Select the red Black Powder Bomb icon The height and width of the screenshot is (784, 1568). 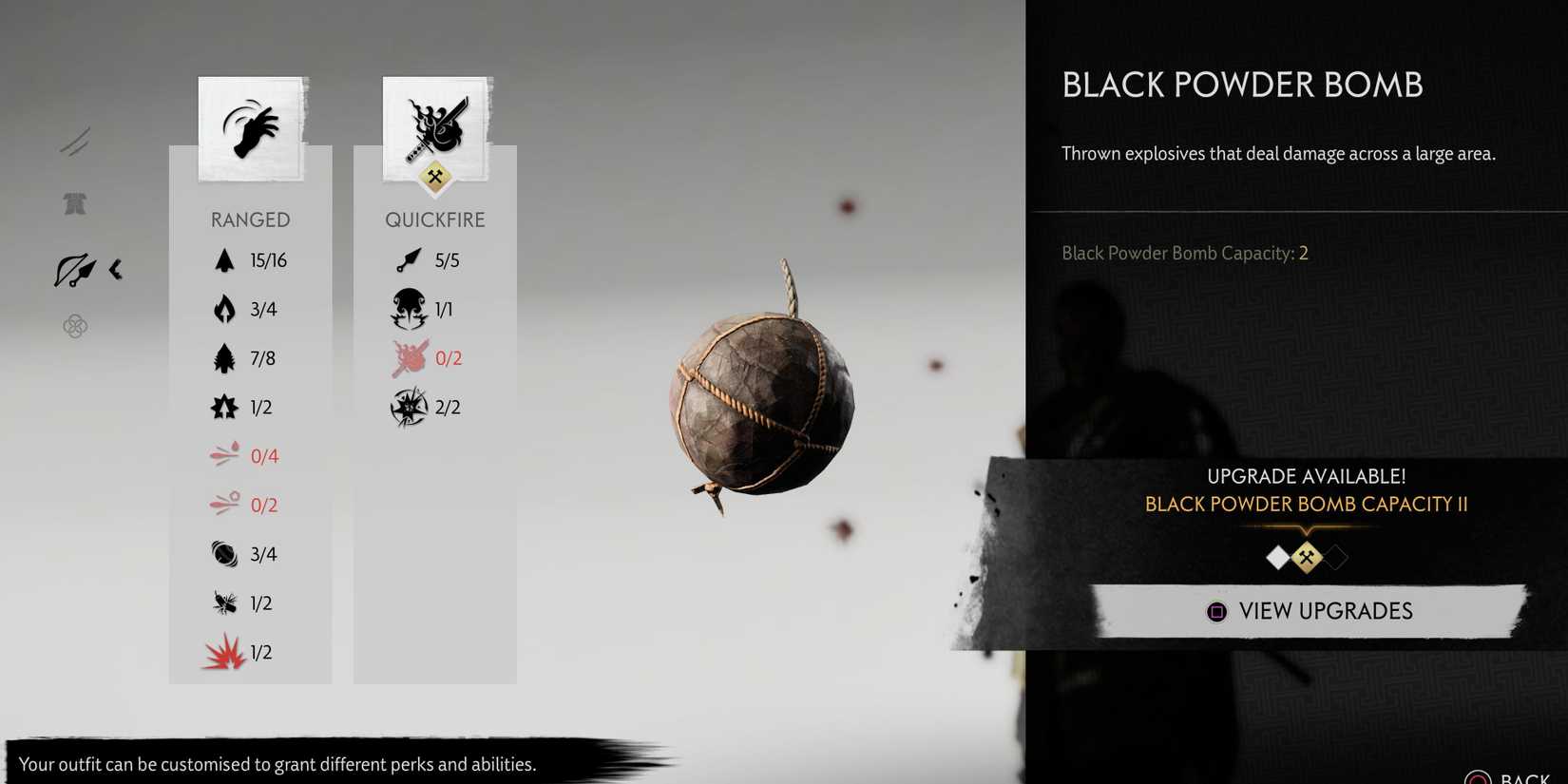(224, 652)
